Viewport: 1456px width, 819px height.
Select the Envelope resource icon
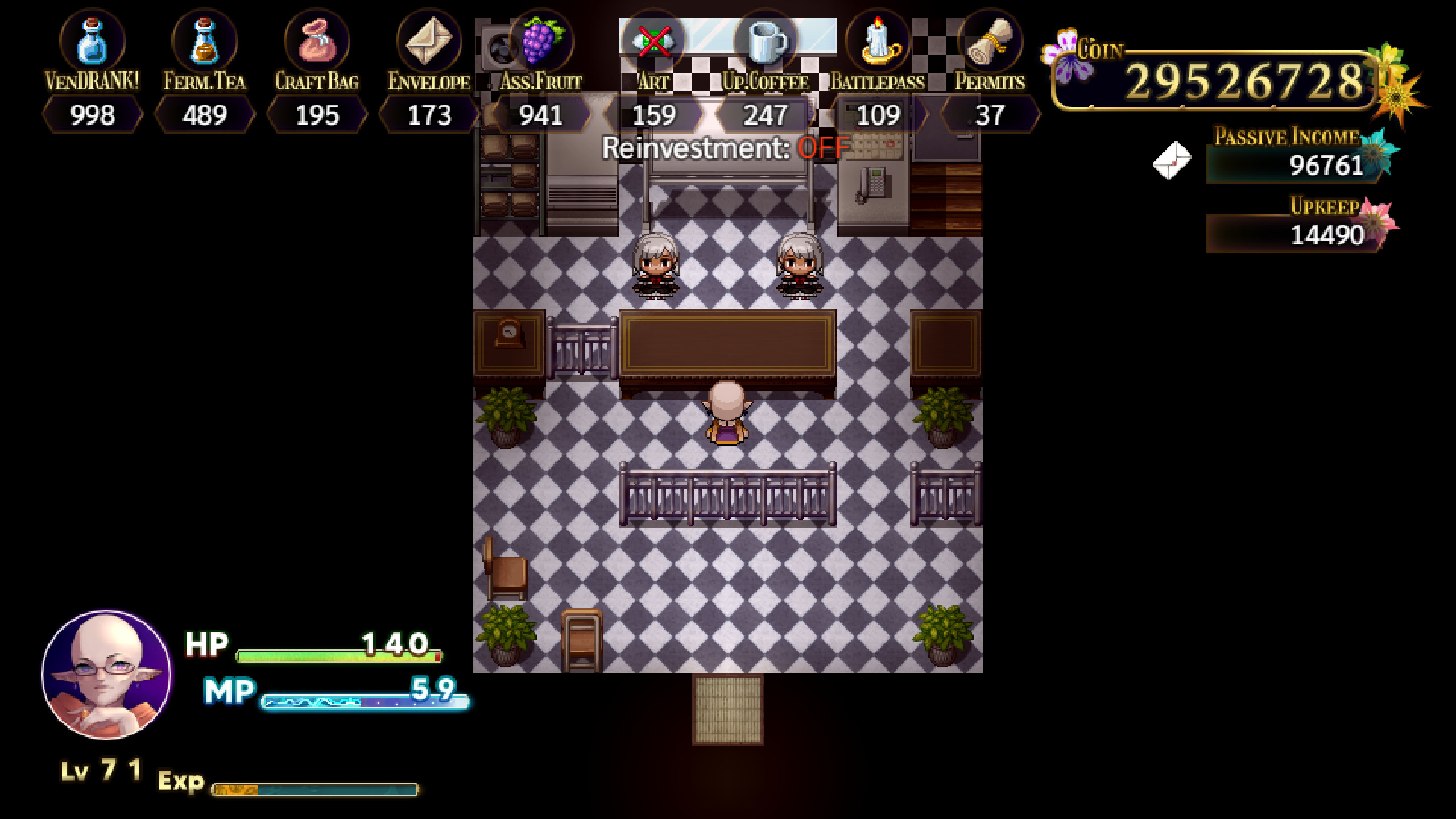pyautogui.click(x=427, y=41)
